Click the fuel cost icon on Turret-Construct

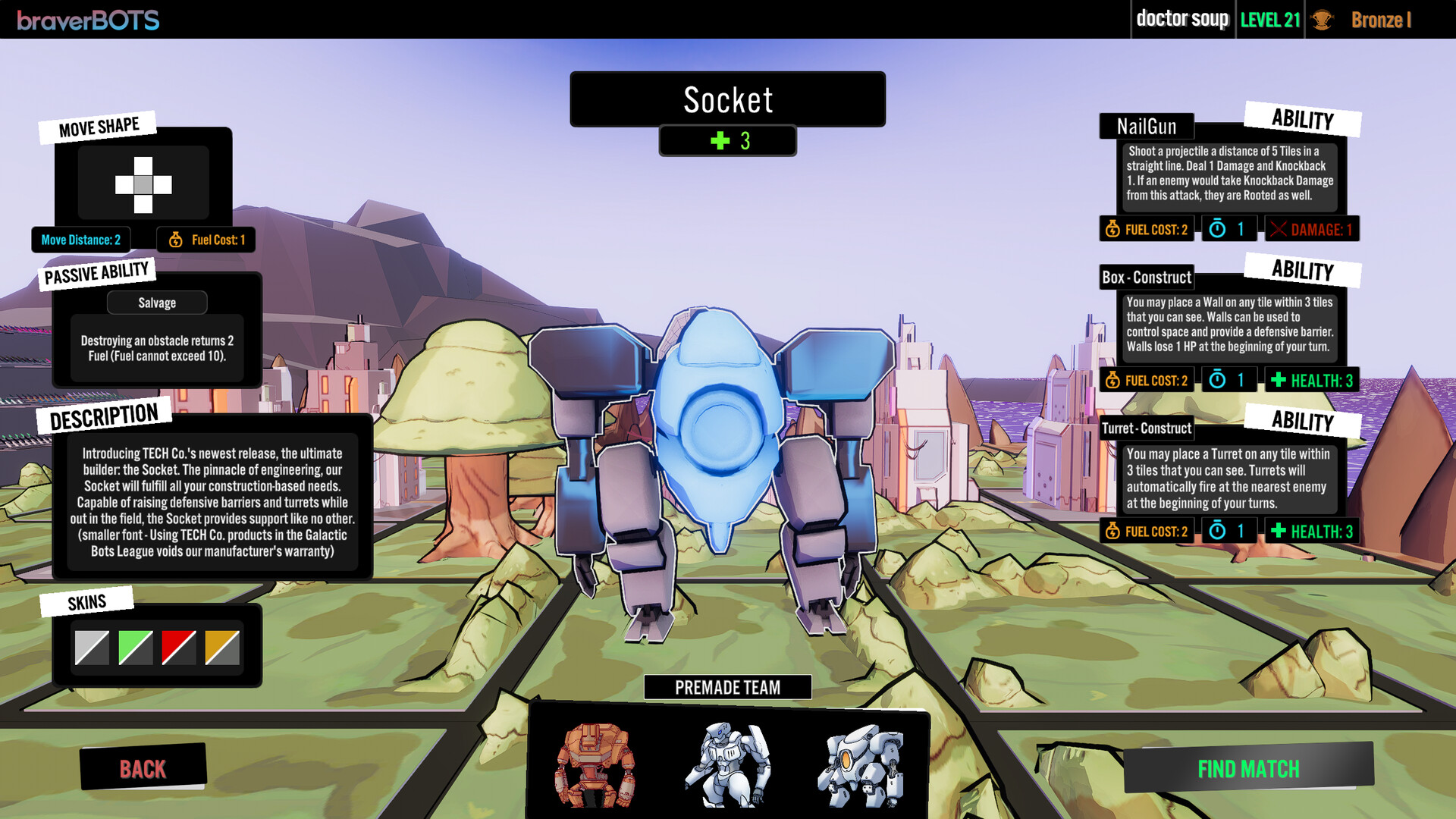pos(1112,531)
